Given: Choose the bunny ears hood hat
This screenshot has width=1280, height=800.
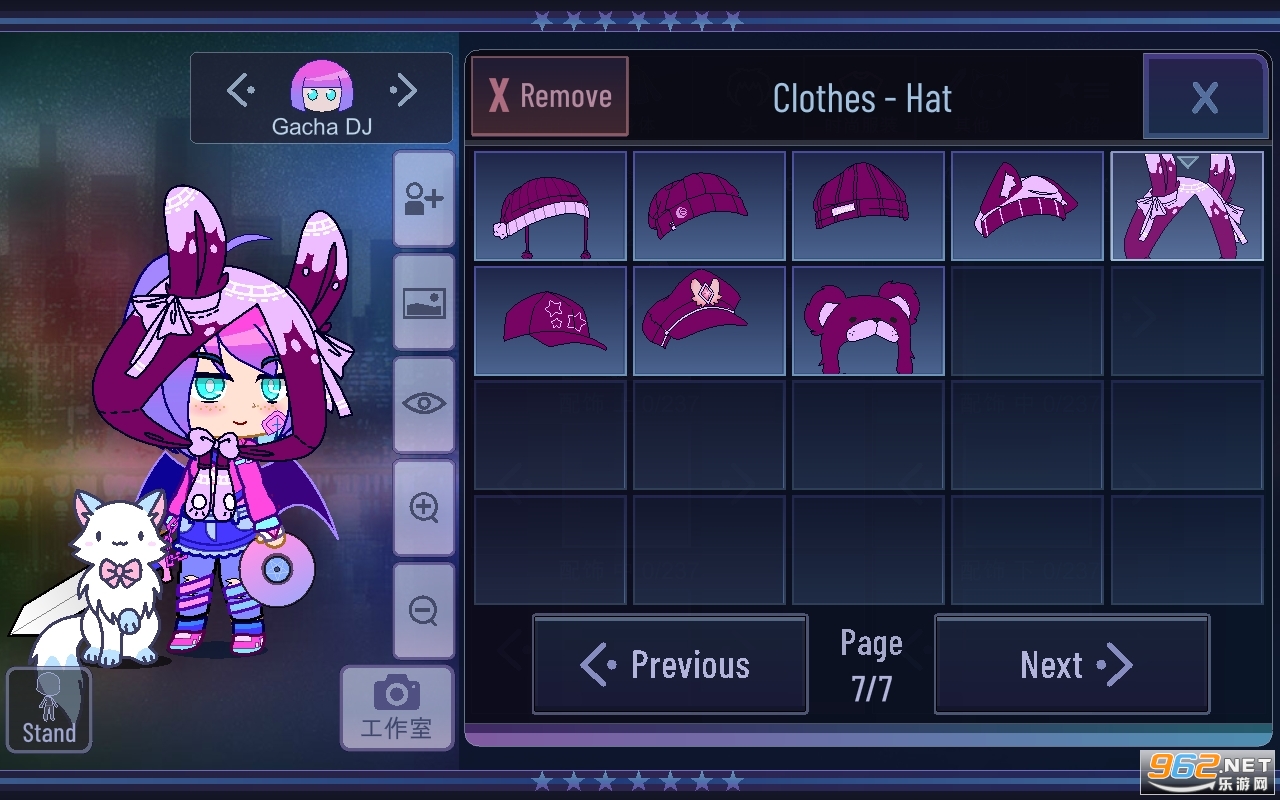Looking at the screenshot, I should pyautogui.click(x=1187, y=206).
